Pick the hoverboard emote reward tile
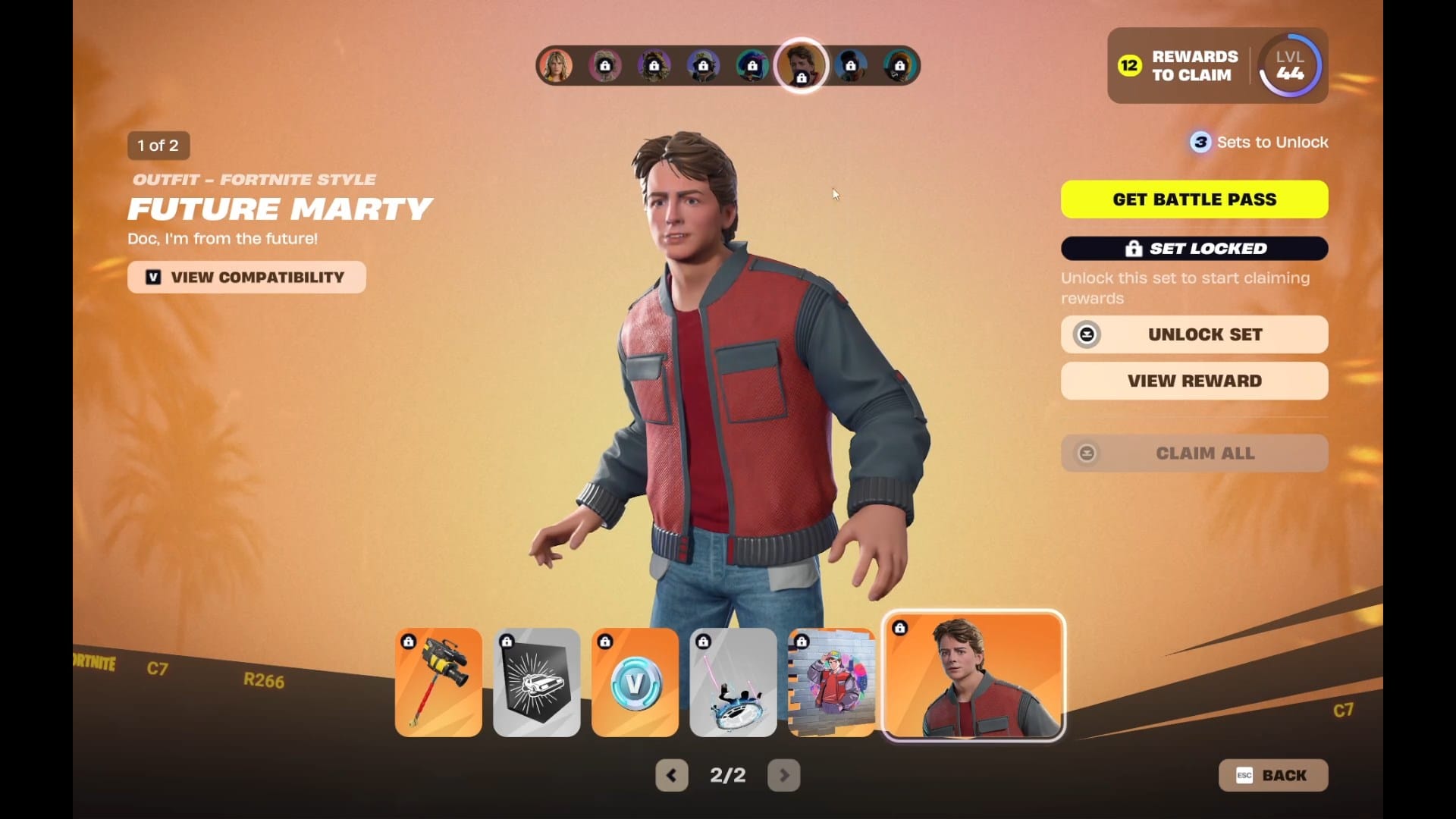This screenshot has width=1456, height=819. pyautogui.click(x=733, y=682)
